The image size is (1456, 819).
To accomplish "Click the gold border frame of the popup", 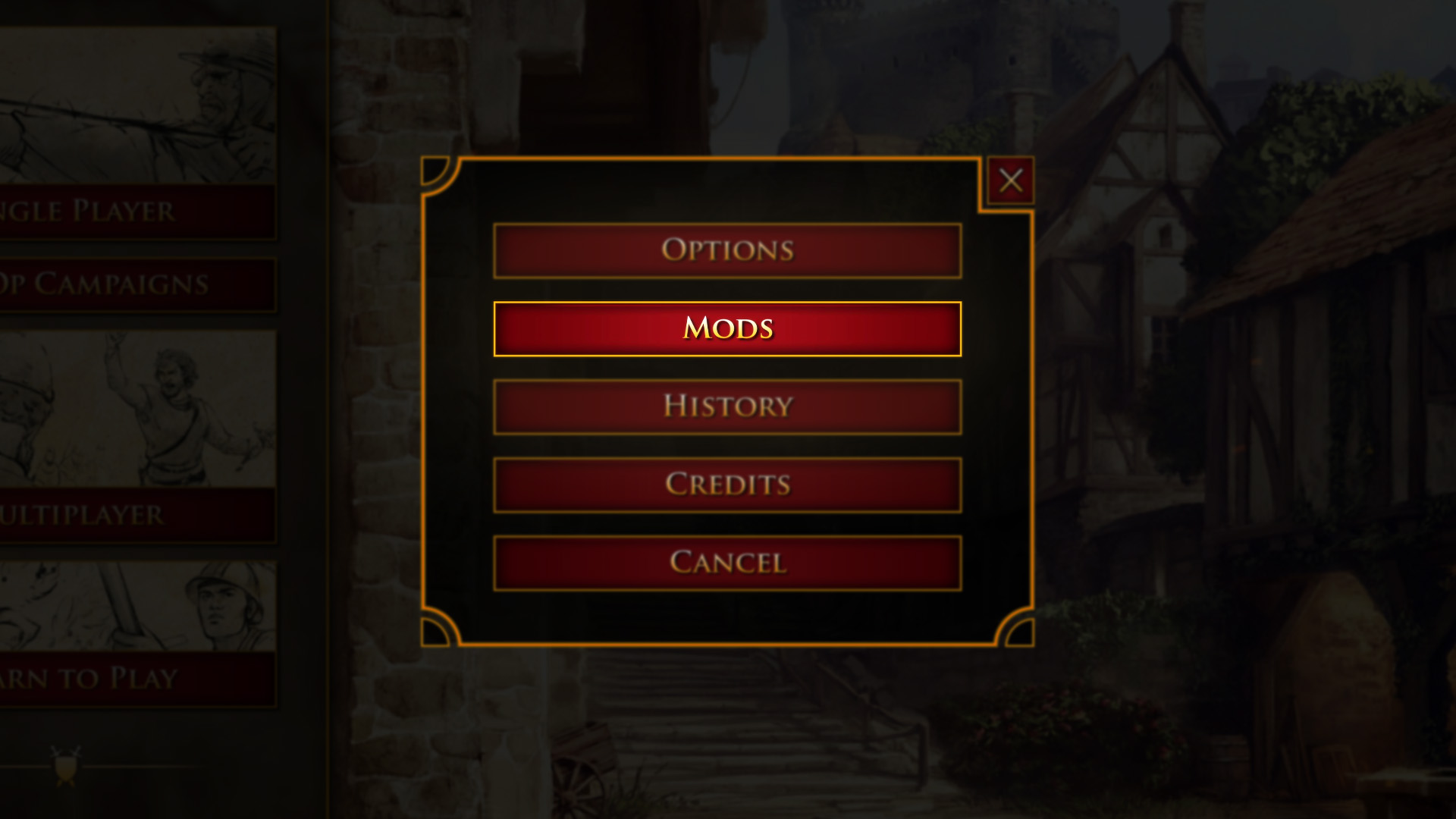I will pos(728,159).
